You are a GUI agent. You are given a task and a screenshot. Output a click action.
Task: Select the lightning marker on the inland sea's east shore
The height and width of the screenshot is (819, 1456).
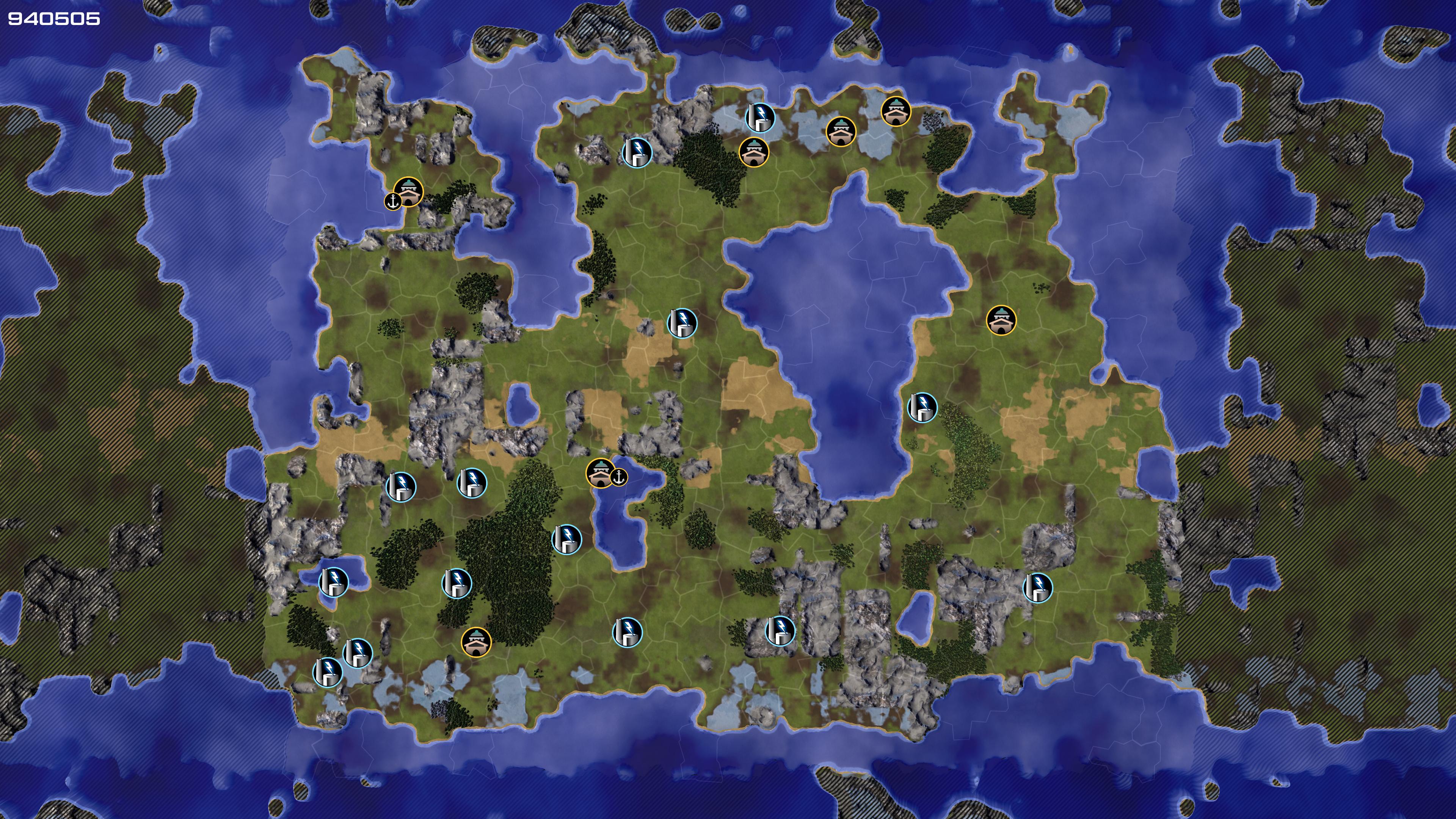click(922, 407)
